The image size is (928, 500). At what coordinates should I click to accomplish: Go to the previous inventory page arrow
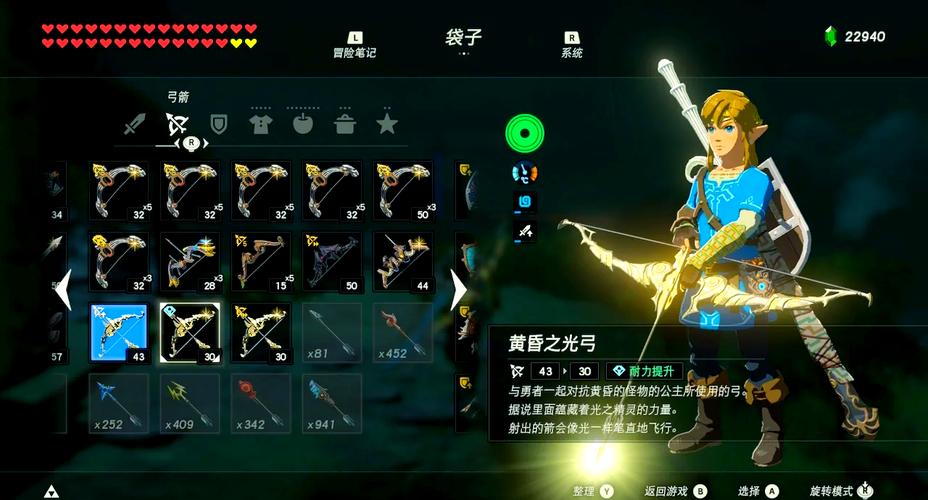(62, 290)
